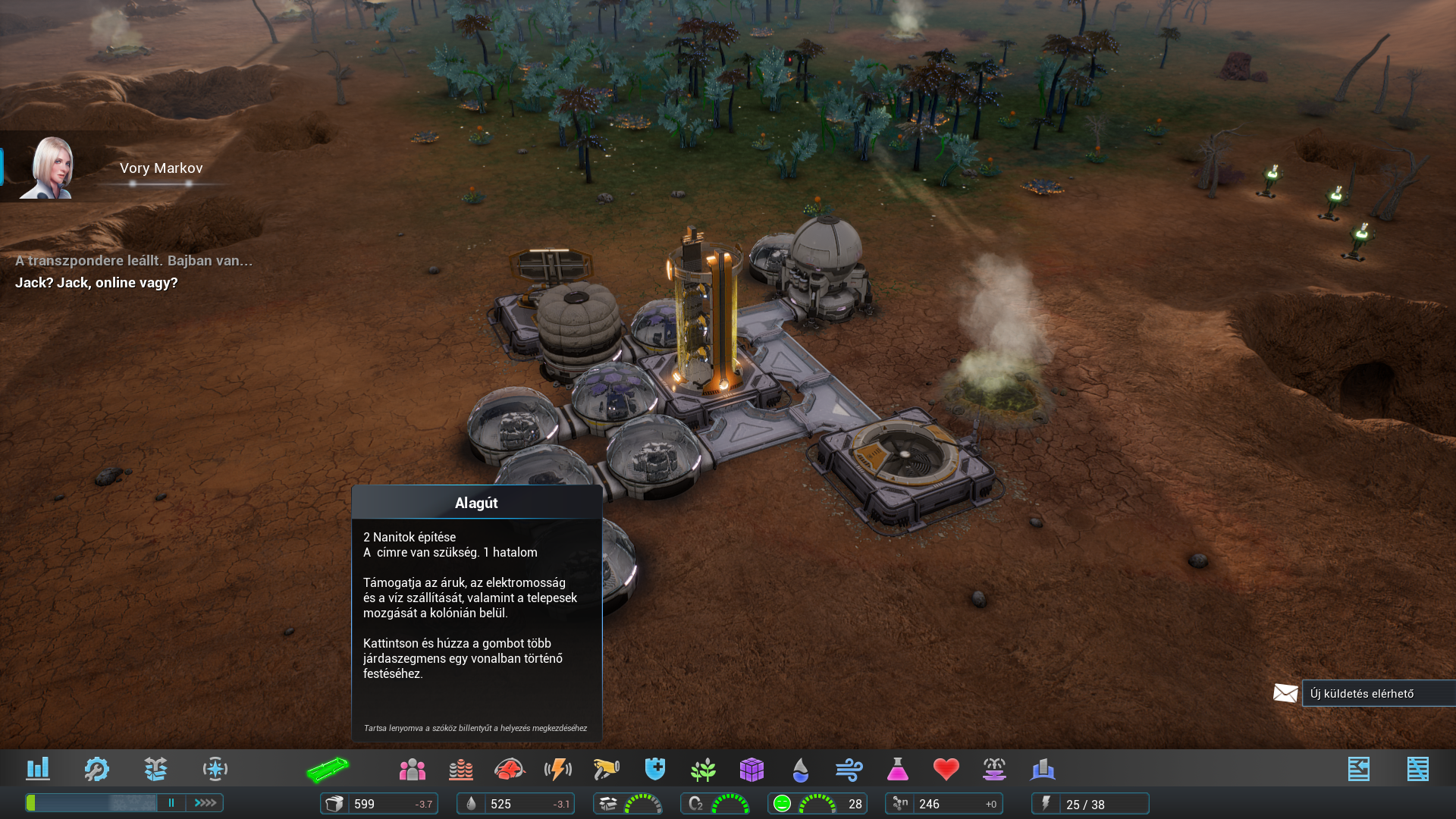This screenshot has height=819, width=1456.
Task: Open the red ore mining category
Action: pos(510,770)
